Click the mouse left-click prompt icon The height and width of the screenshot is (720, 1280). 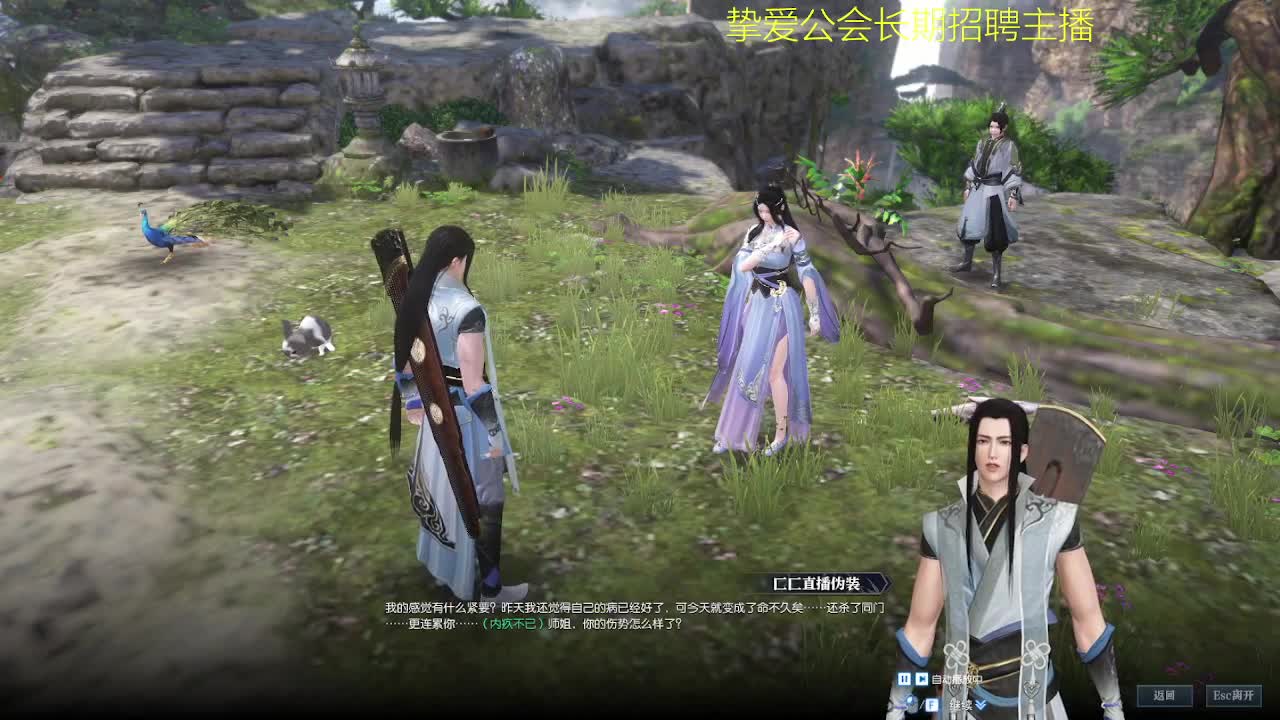[911, 702]
